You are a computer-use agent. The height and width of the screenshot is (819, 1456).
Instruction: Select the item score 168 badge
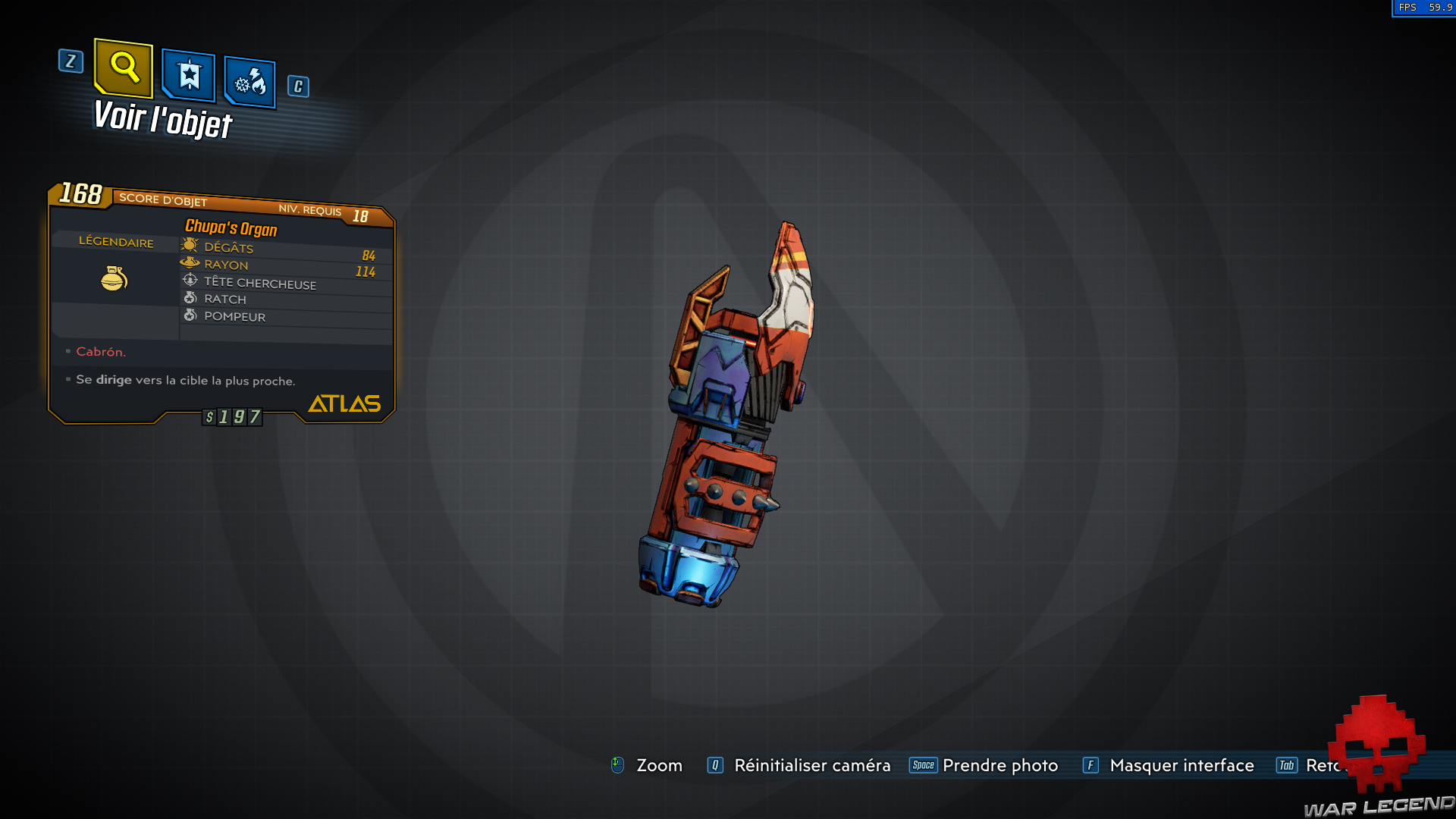80,195
